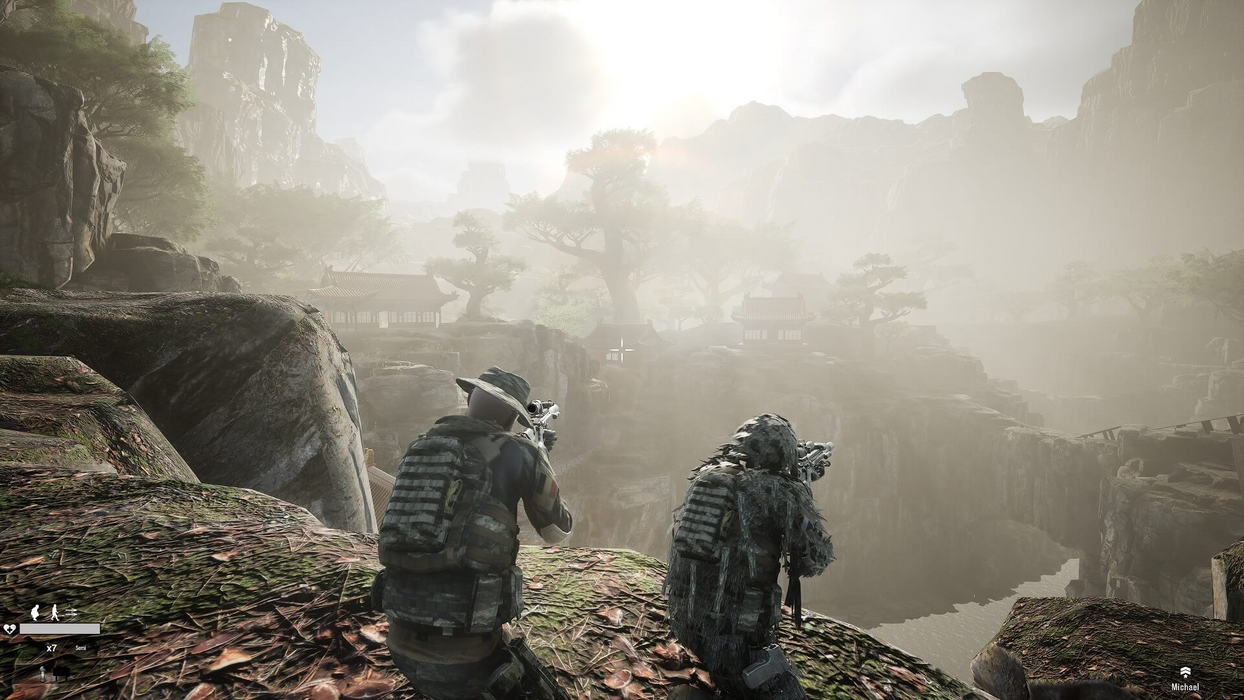The height and width of the screenshot is (700, 1244).
Task: Click the double-arrow icon beside the walking figure
Action: [71, 612]
